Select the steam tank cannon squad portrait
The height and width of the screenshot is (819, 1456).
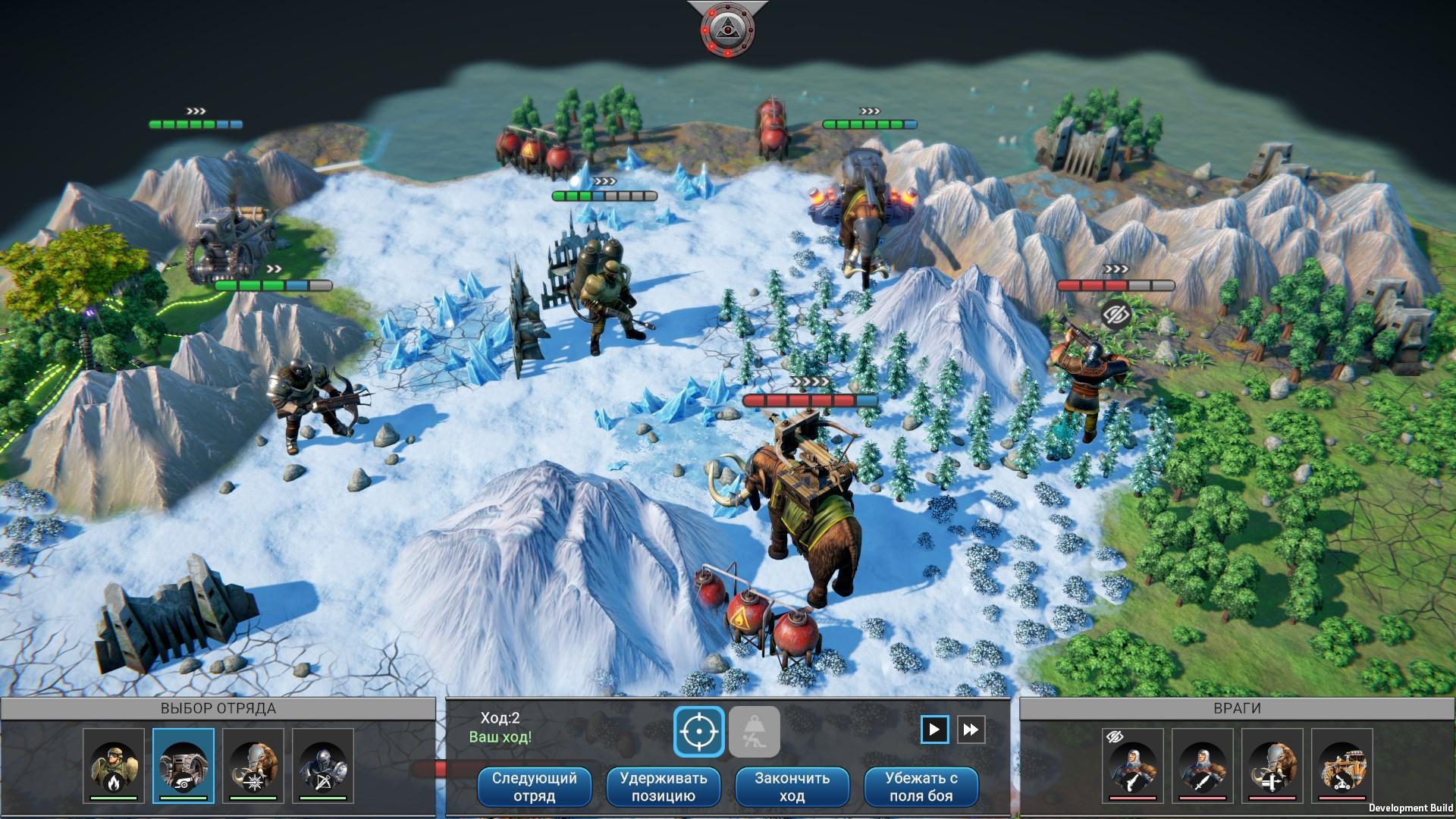click(x=184, y=764)
